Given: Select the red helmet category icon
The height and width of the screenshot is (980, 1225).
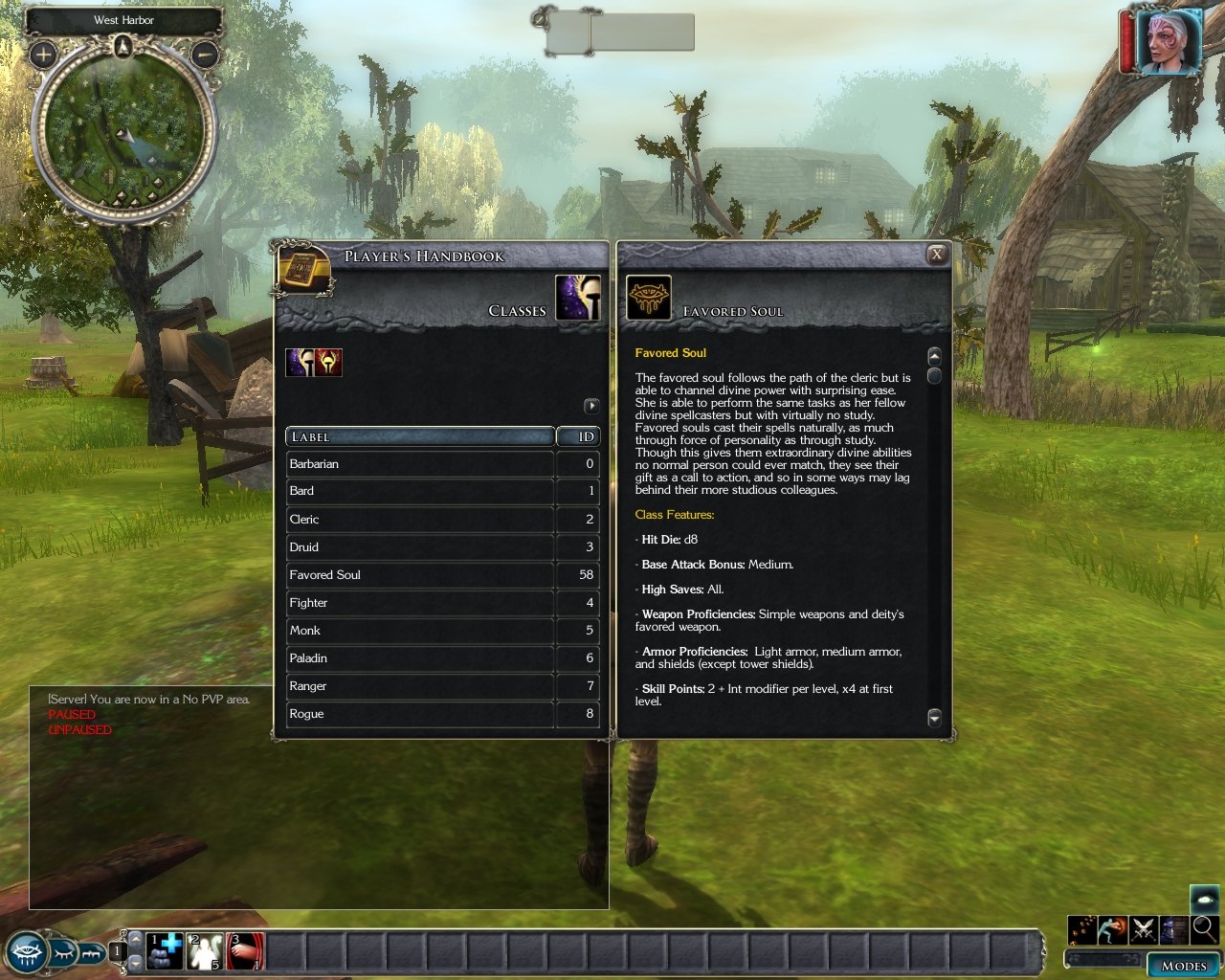Looking at the screenshot, I should coord(328,363).
